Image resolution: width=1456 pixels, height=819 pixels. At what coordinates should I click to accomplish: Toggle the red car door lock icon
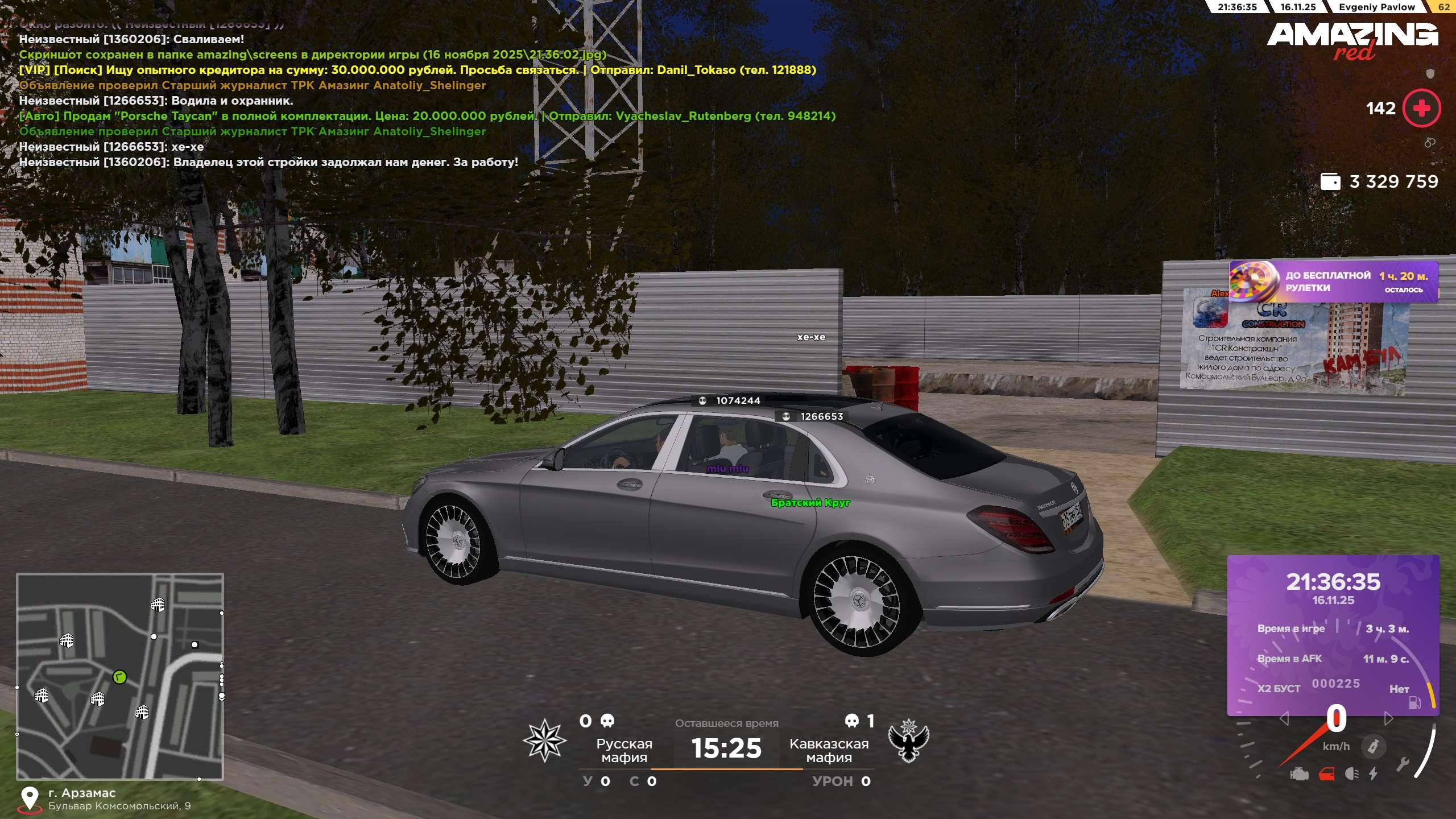[1326, 774]
